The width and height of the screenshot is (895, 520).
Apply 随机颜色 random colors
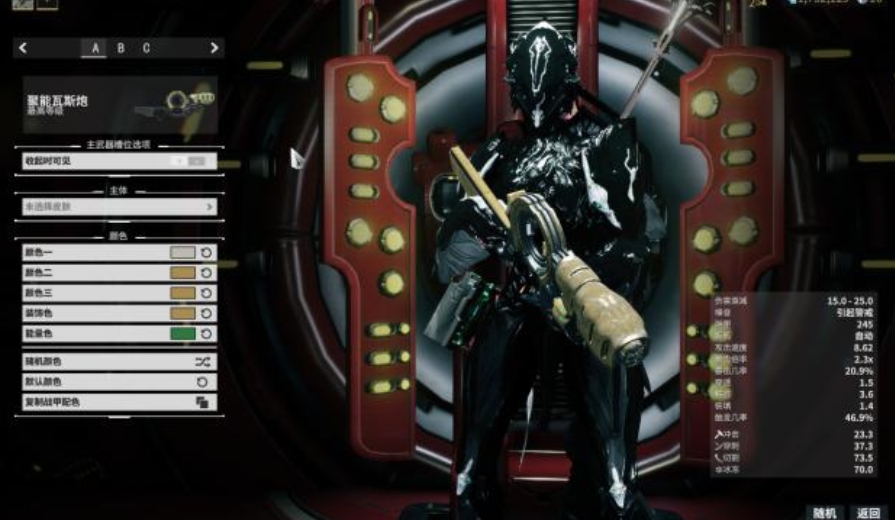point(118,361)
